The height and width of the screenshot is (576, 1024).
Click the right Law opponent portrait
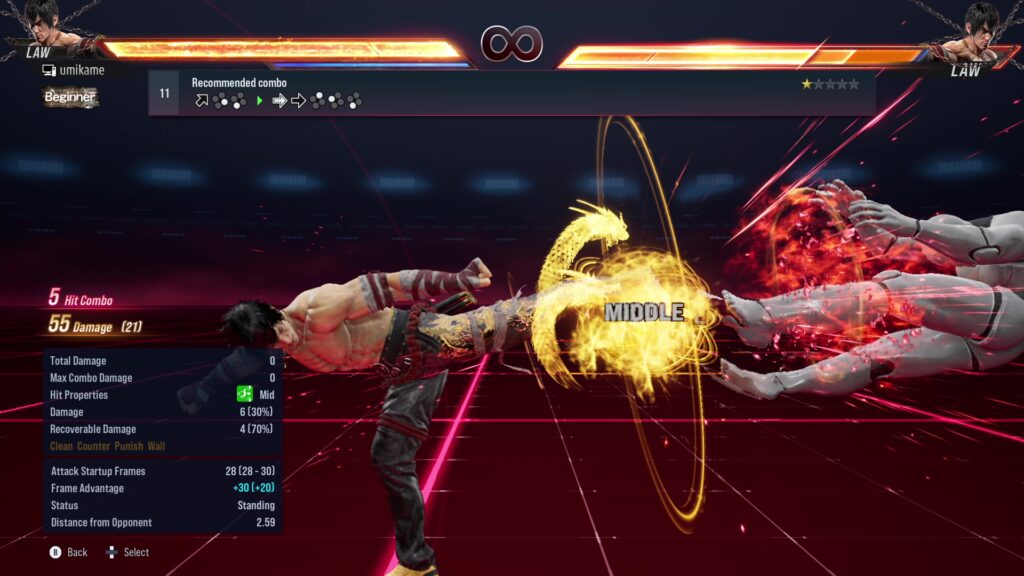(x=979, y=26)
